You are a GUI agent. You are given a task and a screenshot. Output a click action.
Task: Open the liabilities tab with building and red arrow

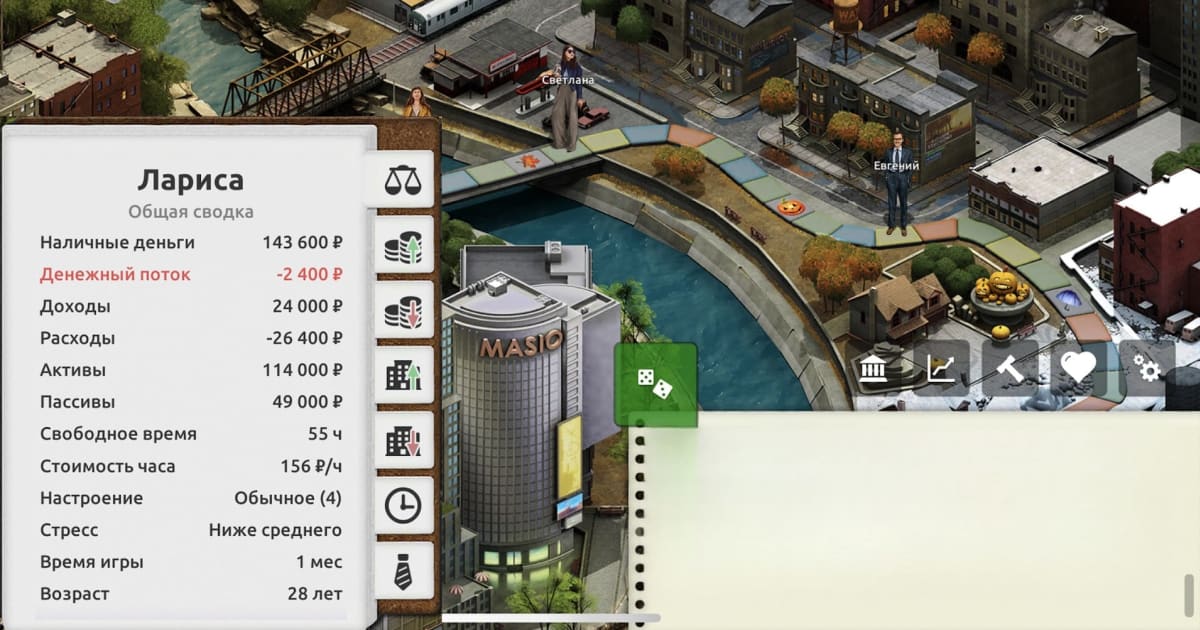click(403, 441)
